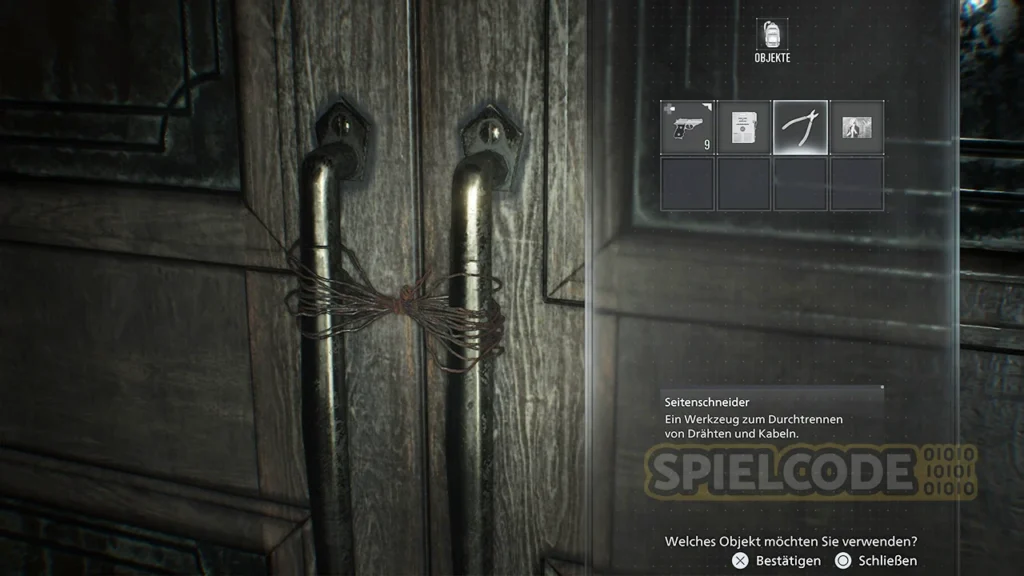Viewport: 1024px width, 576px height.
Task: Click the Schließen close option
Action: [876, 561]
